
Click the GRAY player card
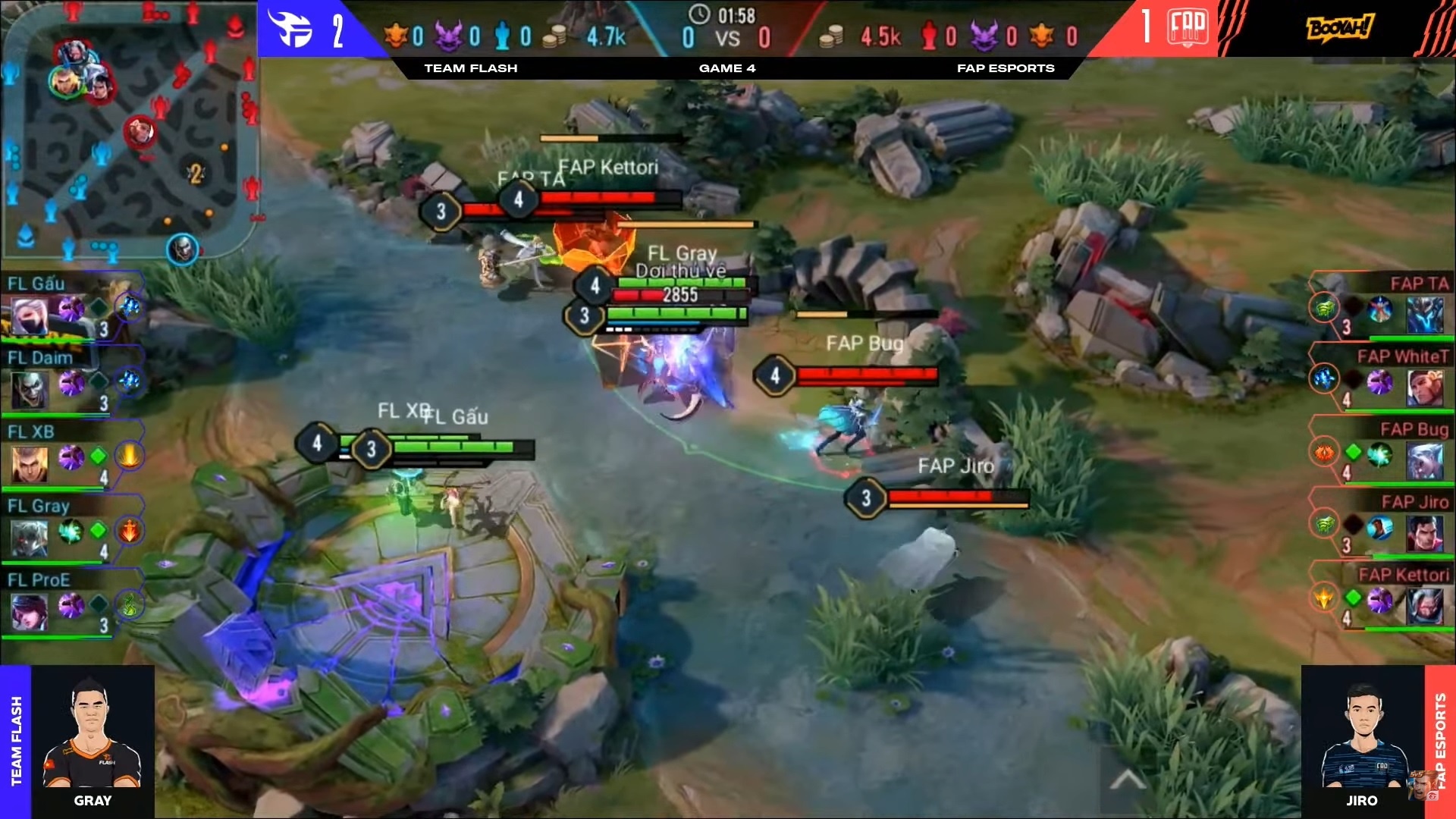92,741
